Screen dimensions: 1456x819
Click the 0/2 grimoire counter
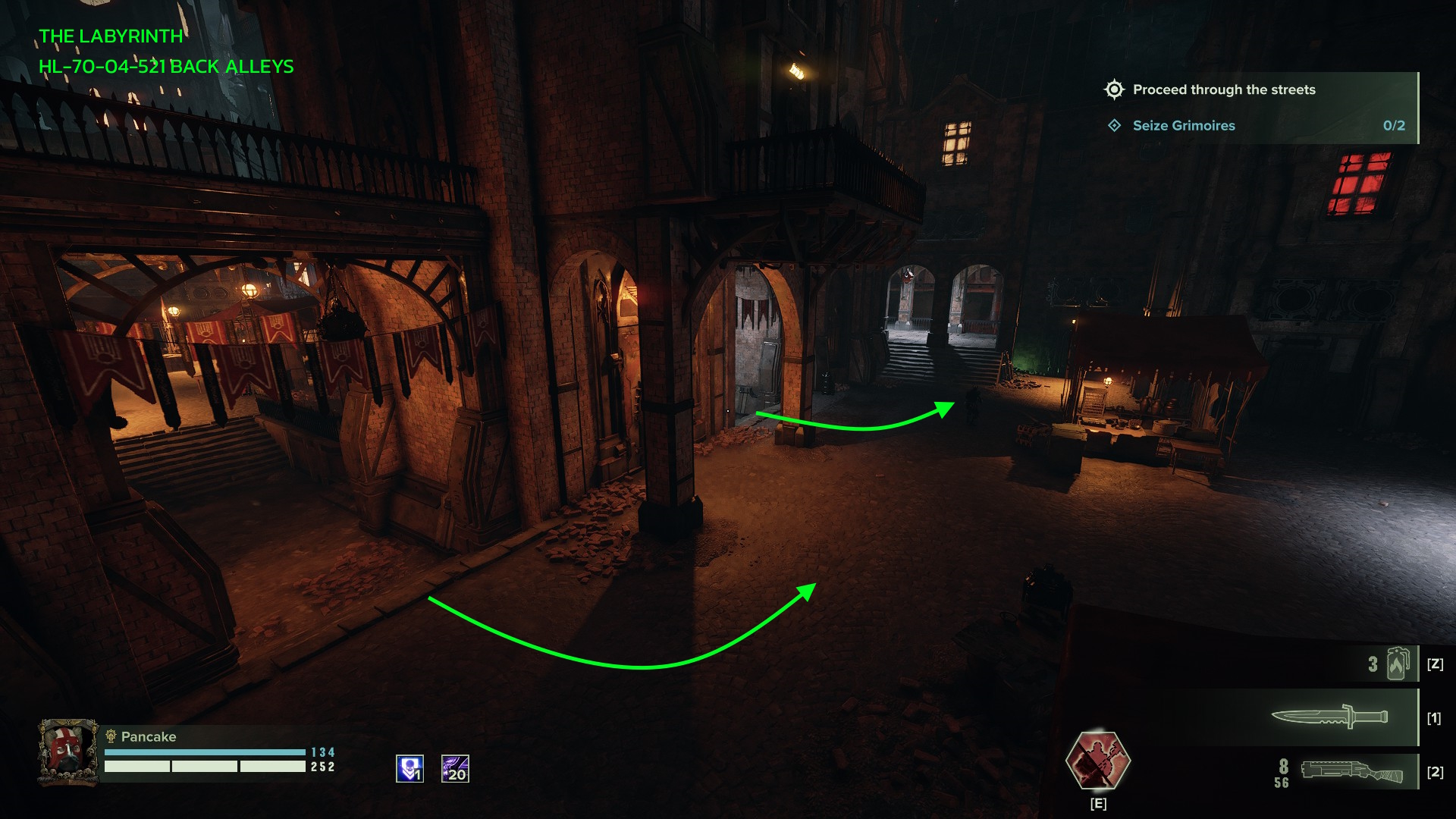(1393, 126)
